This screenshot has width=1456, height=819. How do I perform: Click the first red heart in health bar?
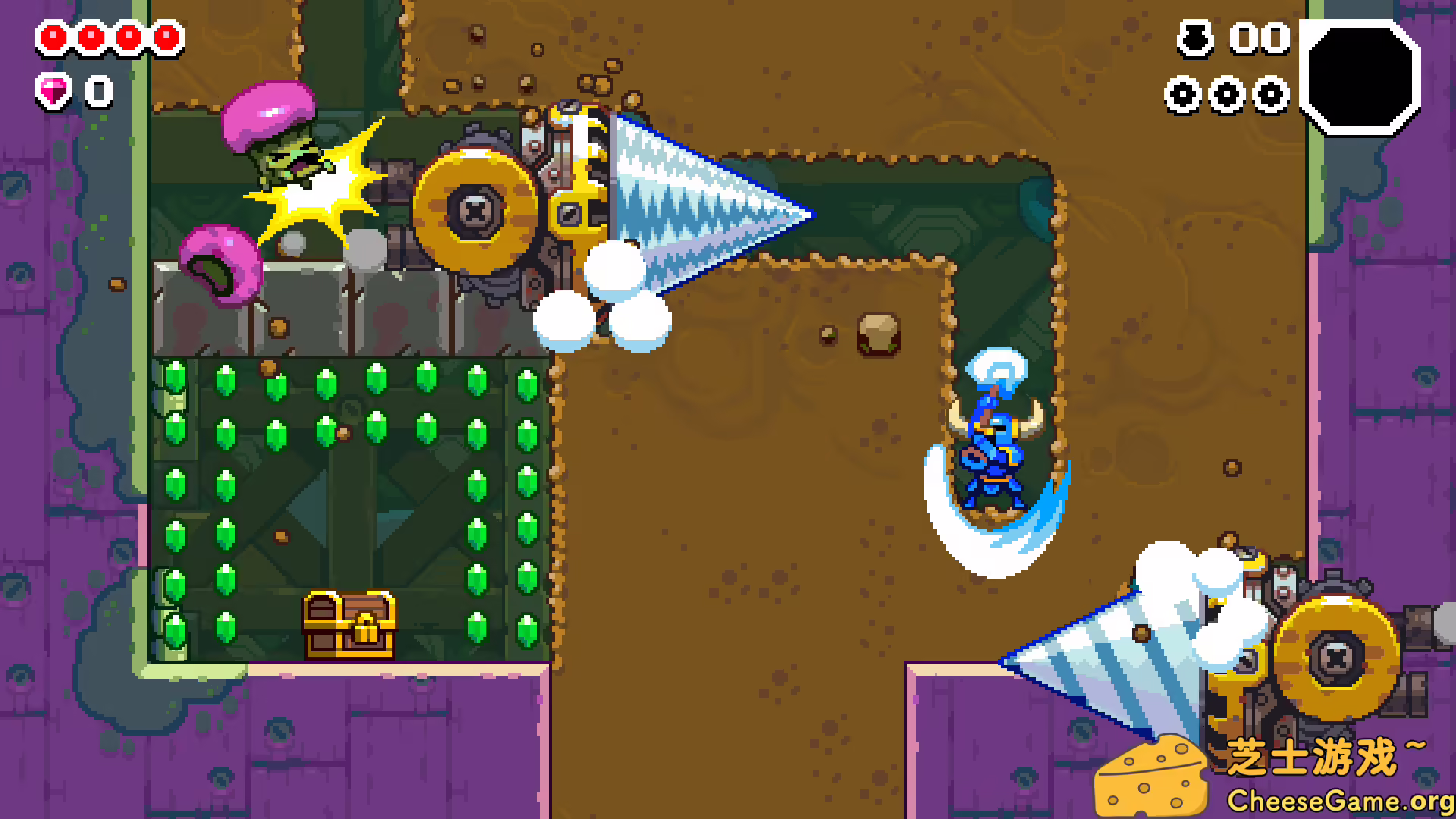[x=52, y=36]
